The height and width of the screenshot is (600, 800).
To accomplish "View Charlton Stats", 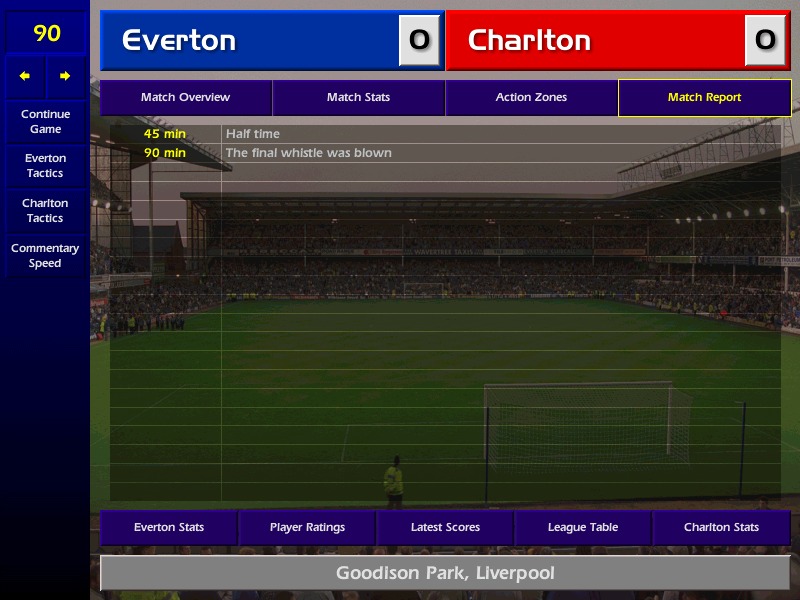I will 721,527.
